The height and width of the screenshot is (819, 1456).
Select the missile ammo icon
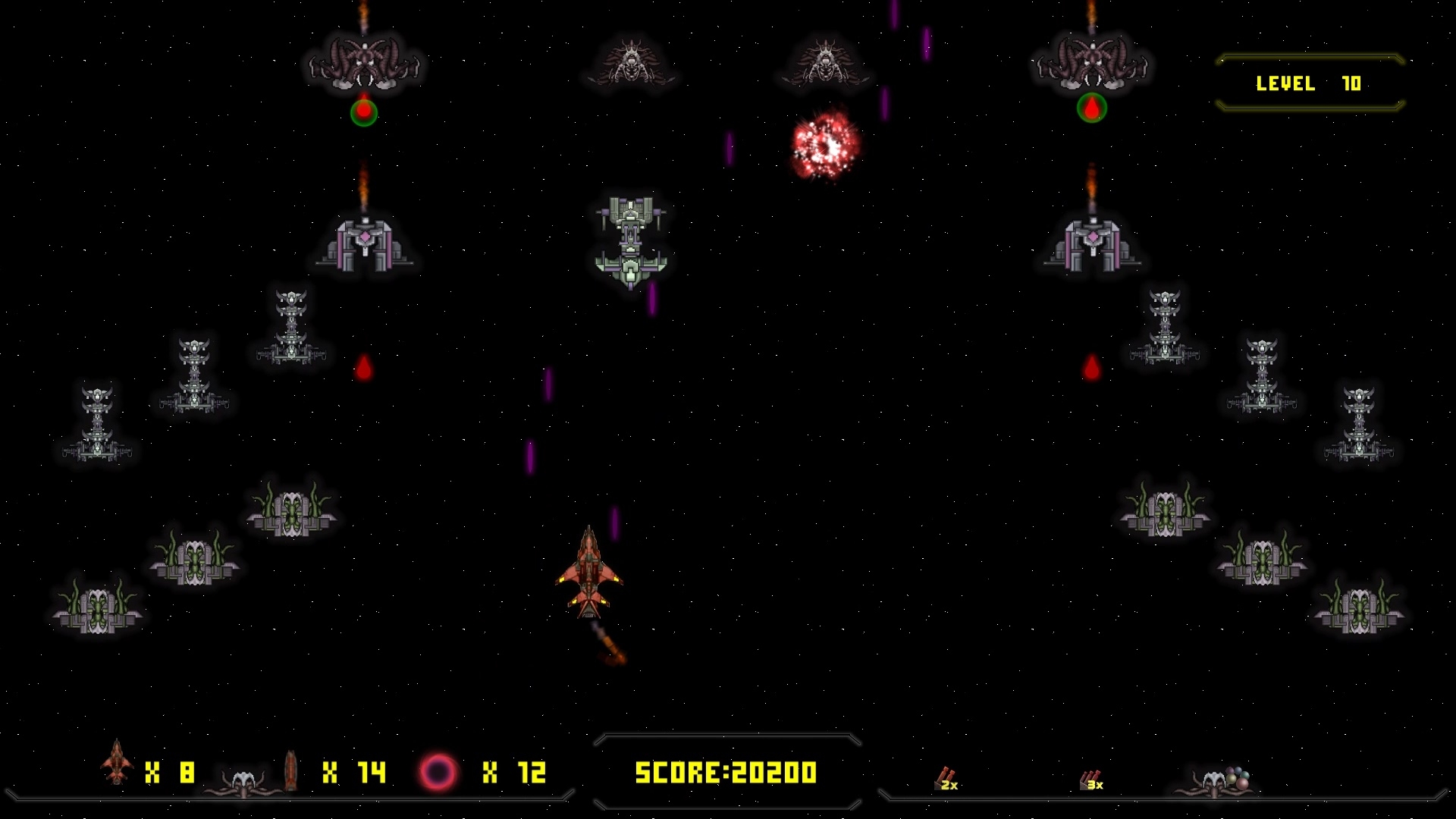[290, 770]
